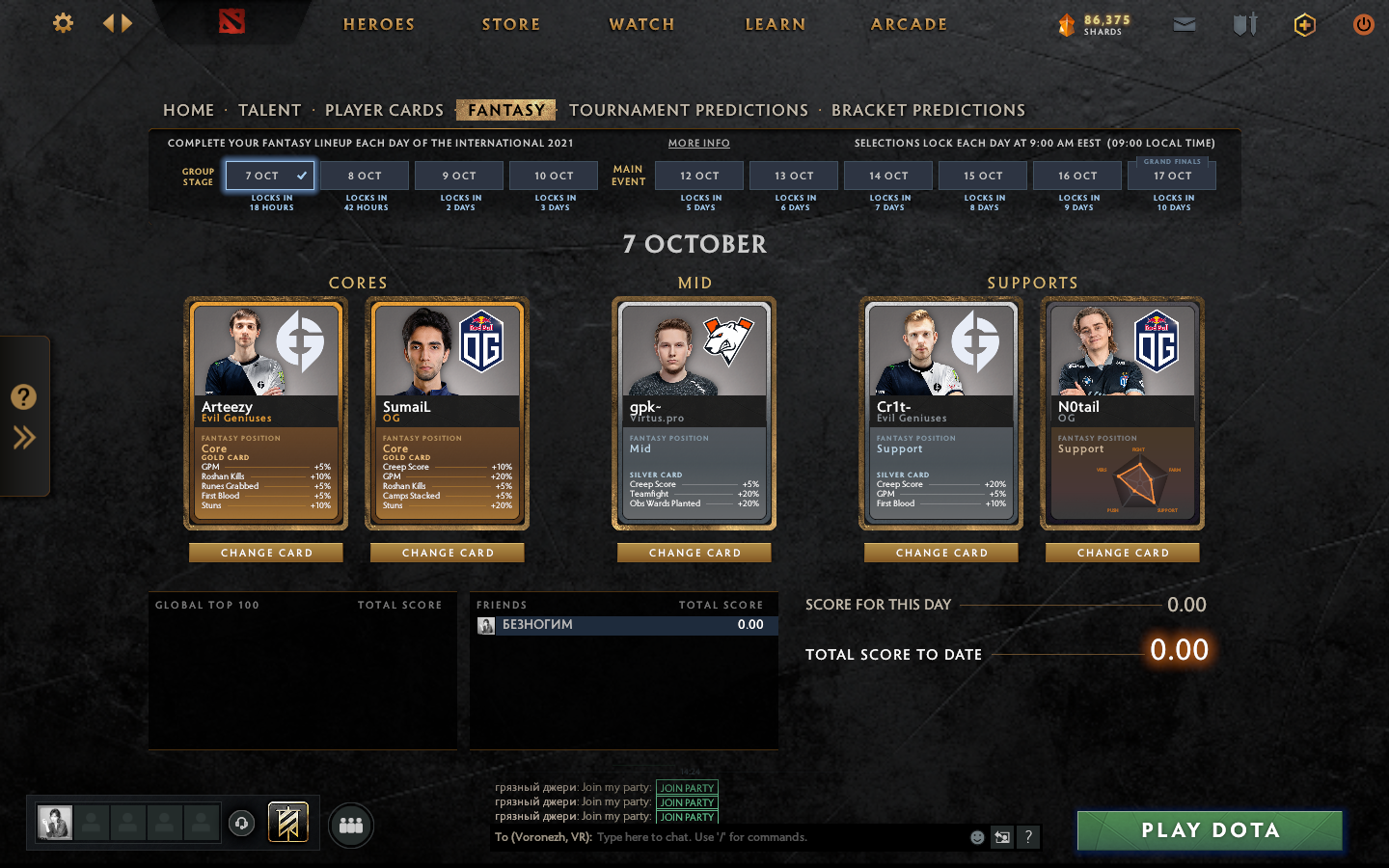Screen dimensions: 1389x868
Task: Select the N0tail support player card
Action: pos(1123,413)
